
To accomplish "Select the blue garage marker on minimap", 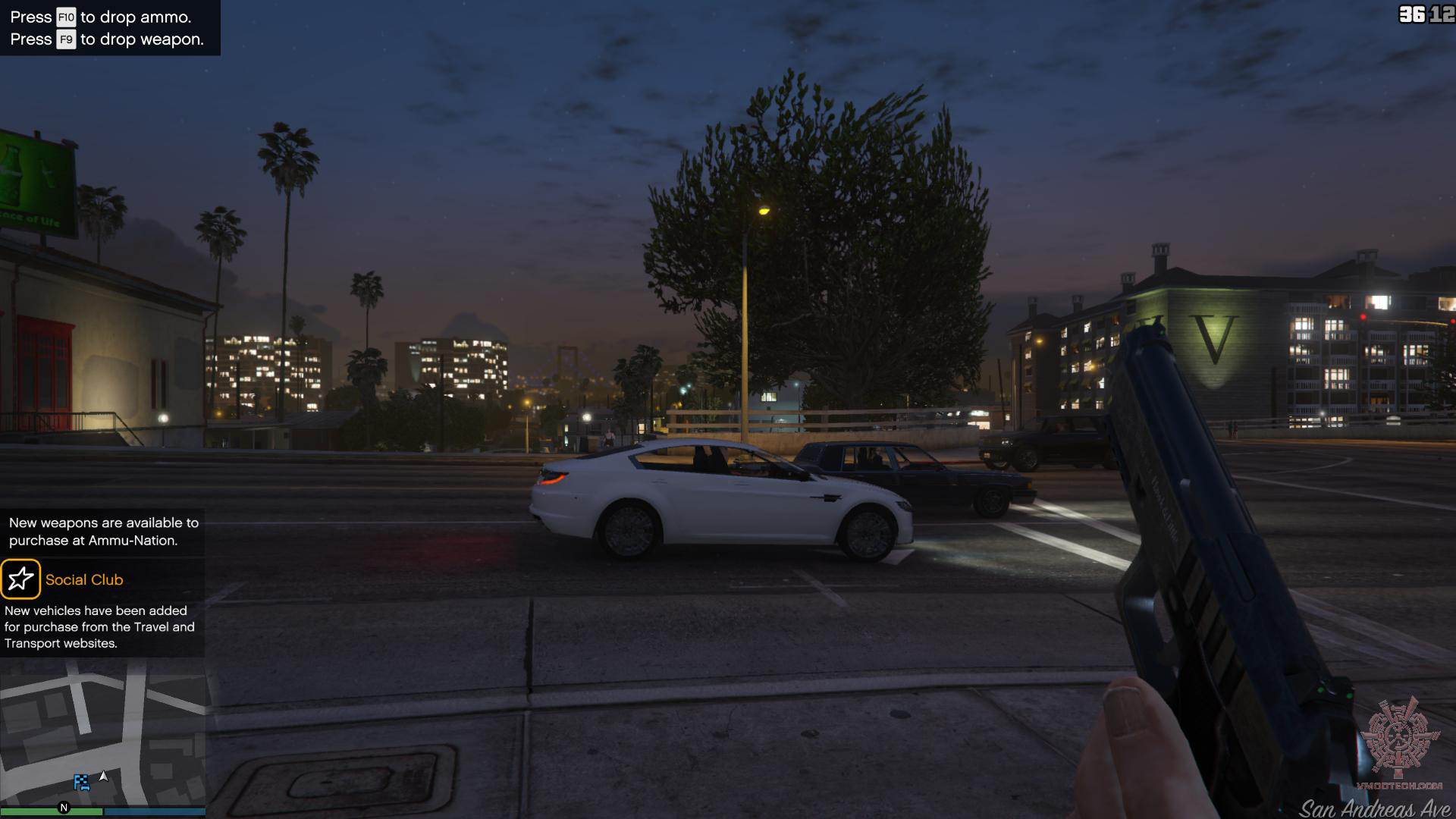I will [81, 782].
